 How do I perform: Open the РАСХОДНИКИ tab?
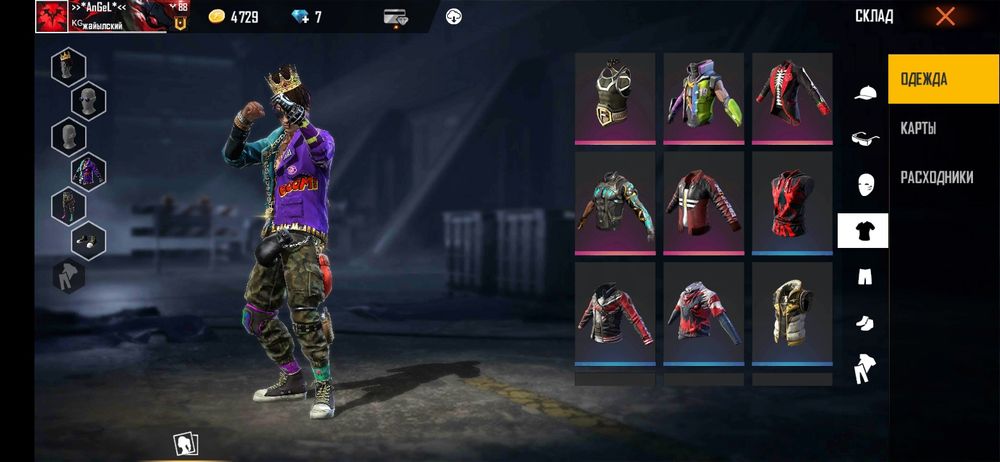click(x=936, y=178)
